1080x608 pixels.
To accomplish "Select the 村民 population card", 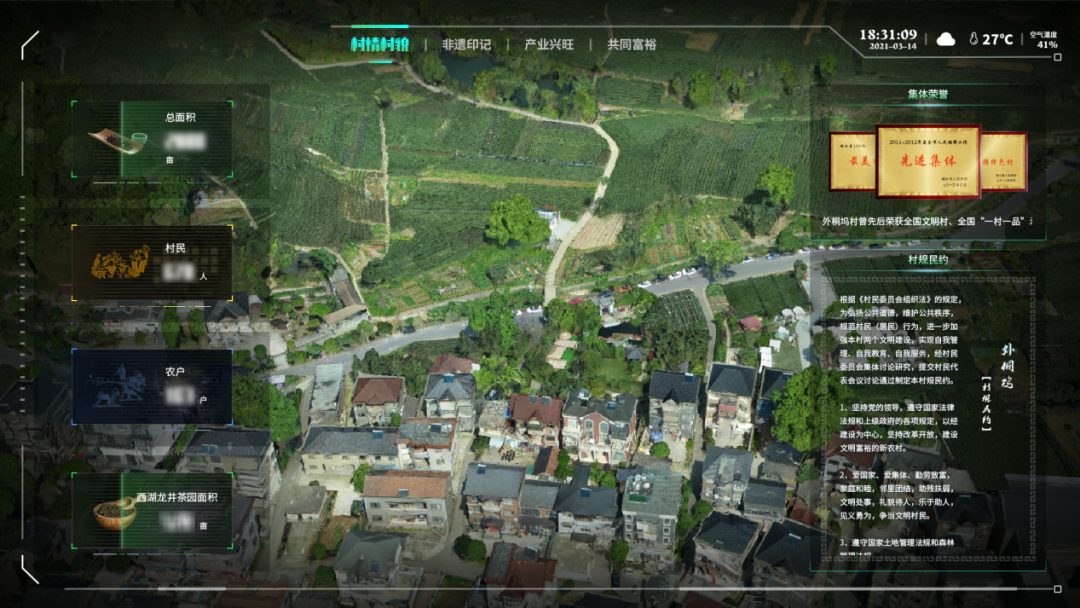I will coord(152,263).
